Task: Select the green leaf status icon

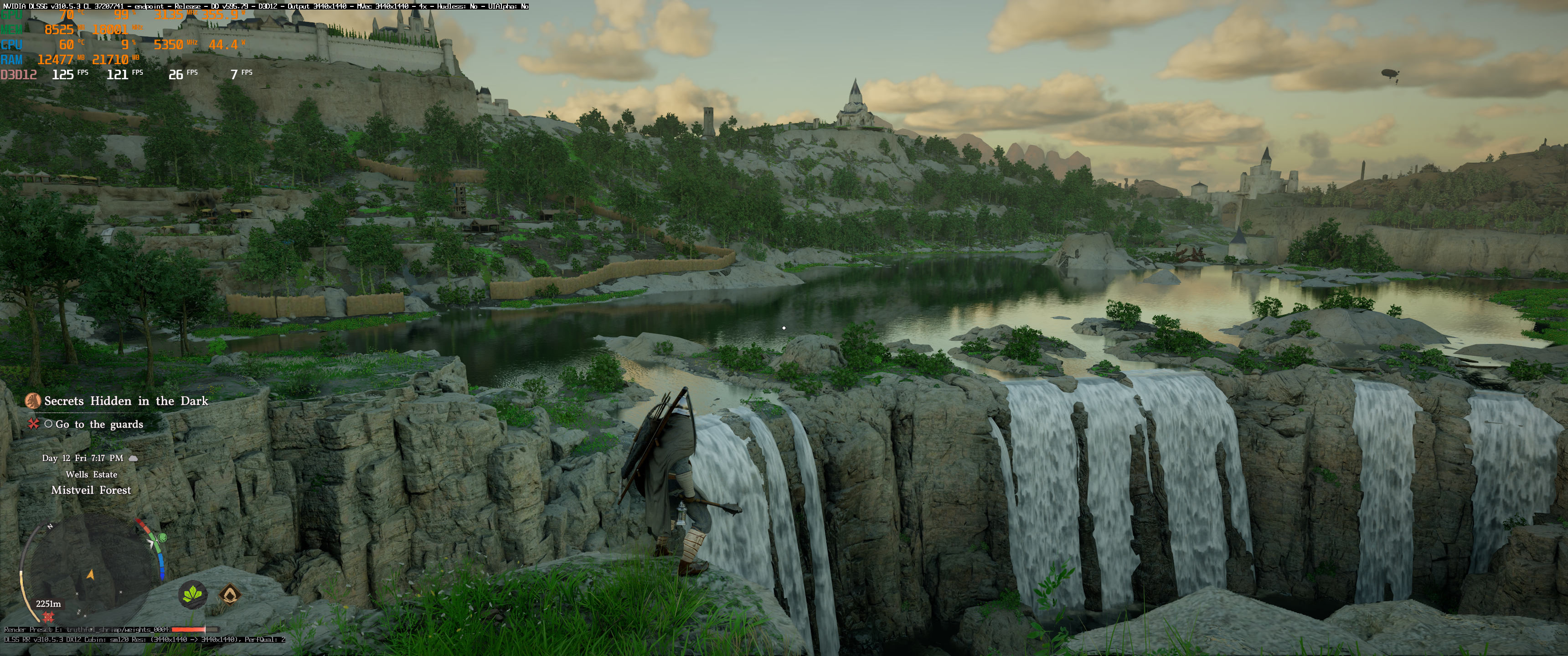Action: tap(193, 593)
